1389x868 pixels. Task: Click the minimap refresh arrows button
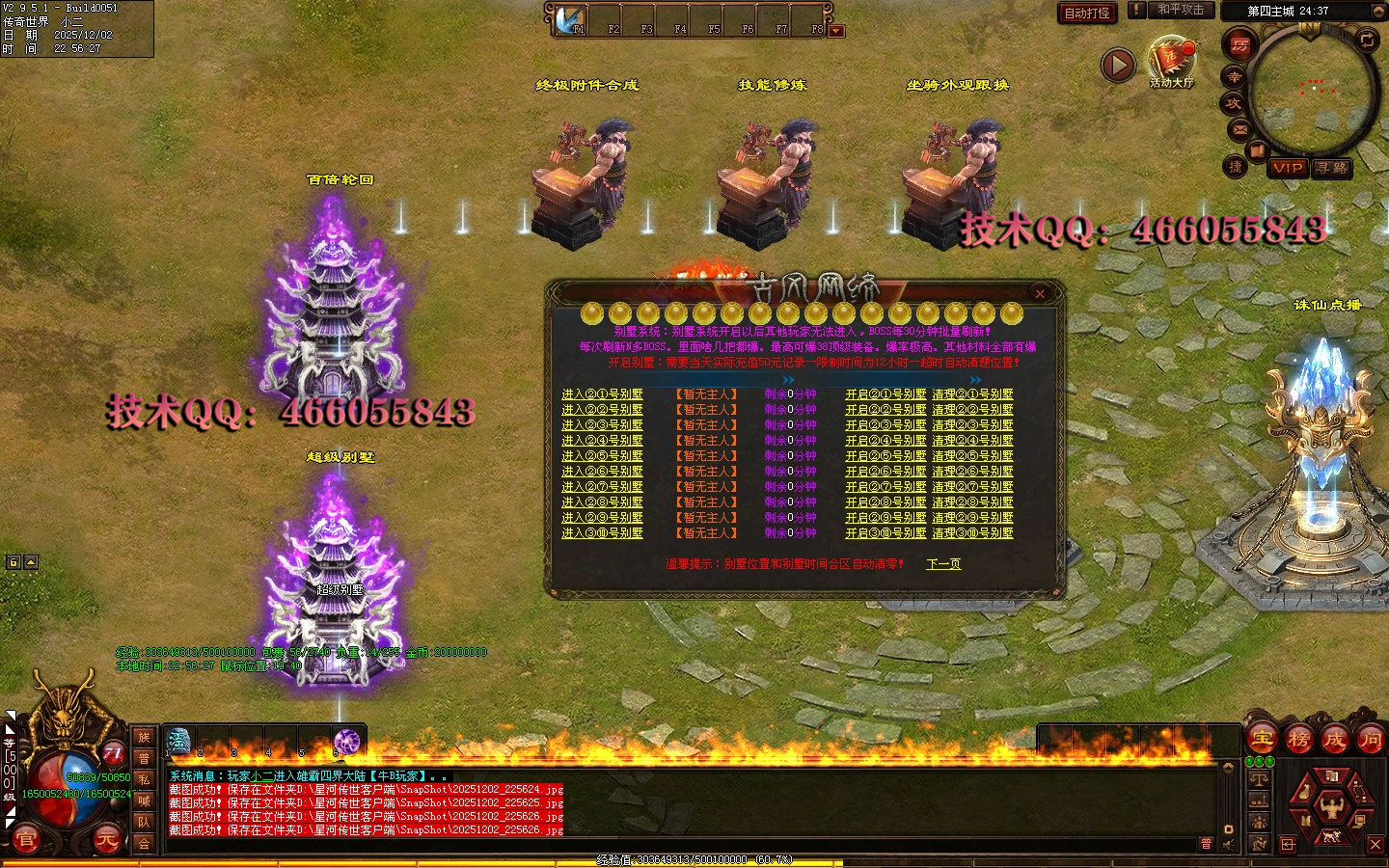(1367, 40)
